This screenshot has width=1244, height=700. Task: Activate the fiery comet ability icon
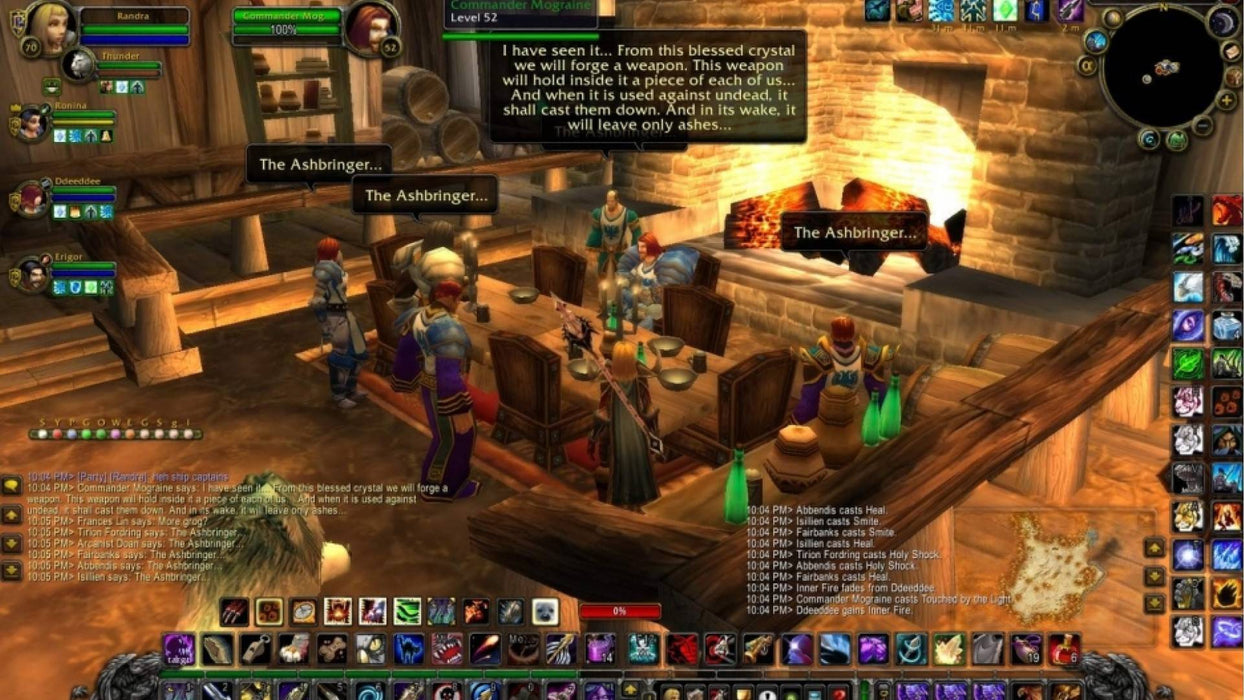coord(485,649)
